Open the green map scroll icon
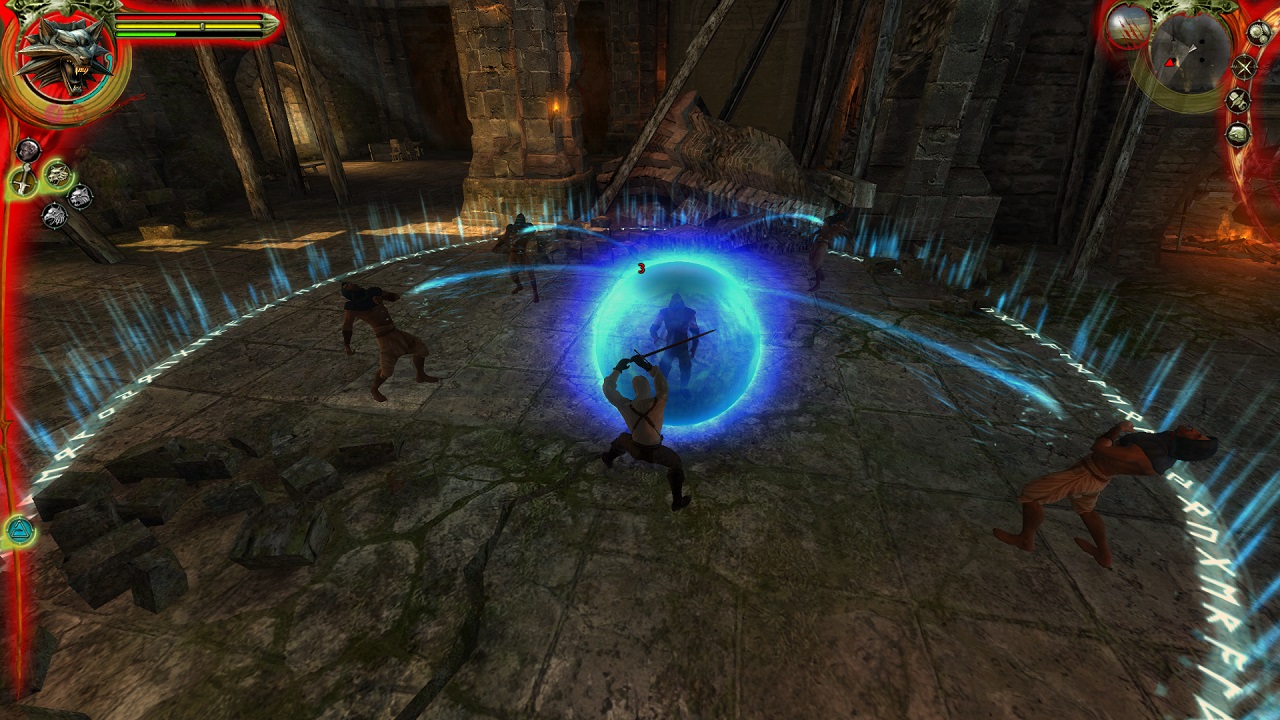Viewport: 1280px width, 720px height. 1238,133
